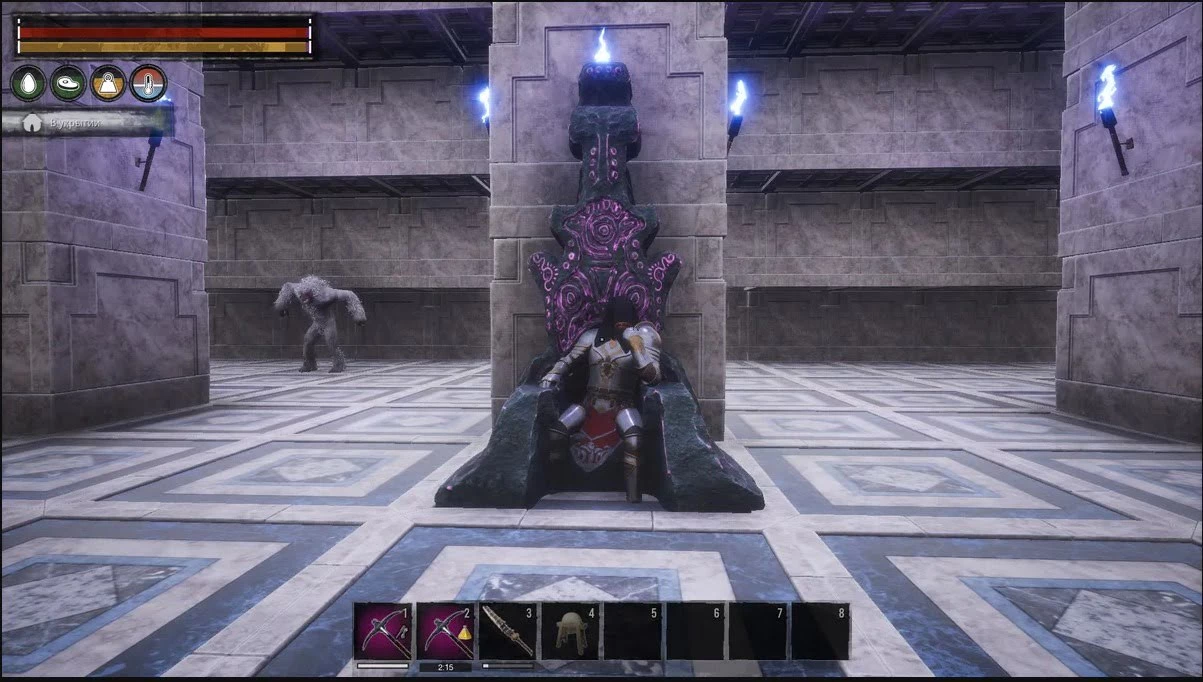Choose the helmet in hotbar slot 4

click(x=569, y=630)
